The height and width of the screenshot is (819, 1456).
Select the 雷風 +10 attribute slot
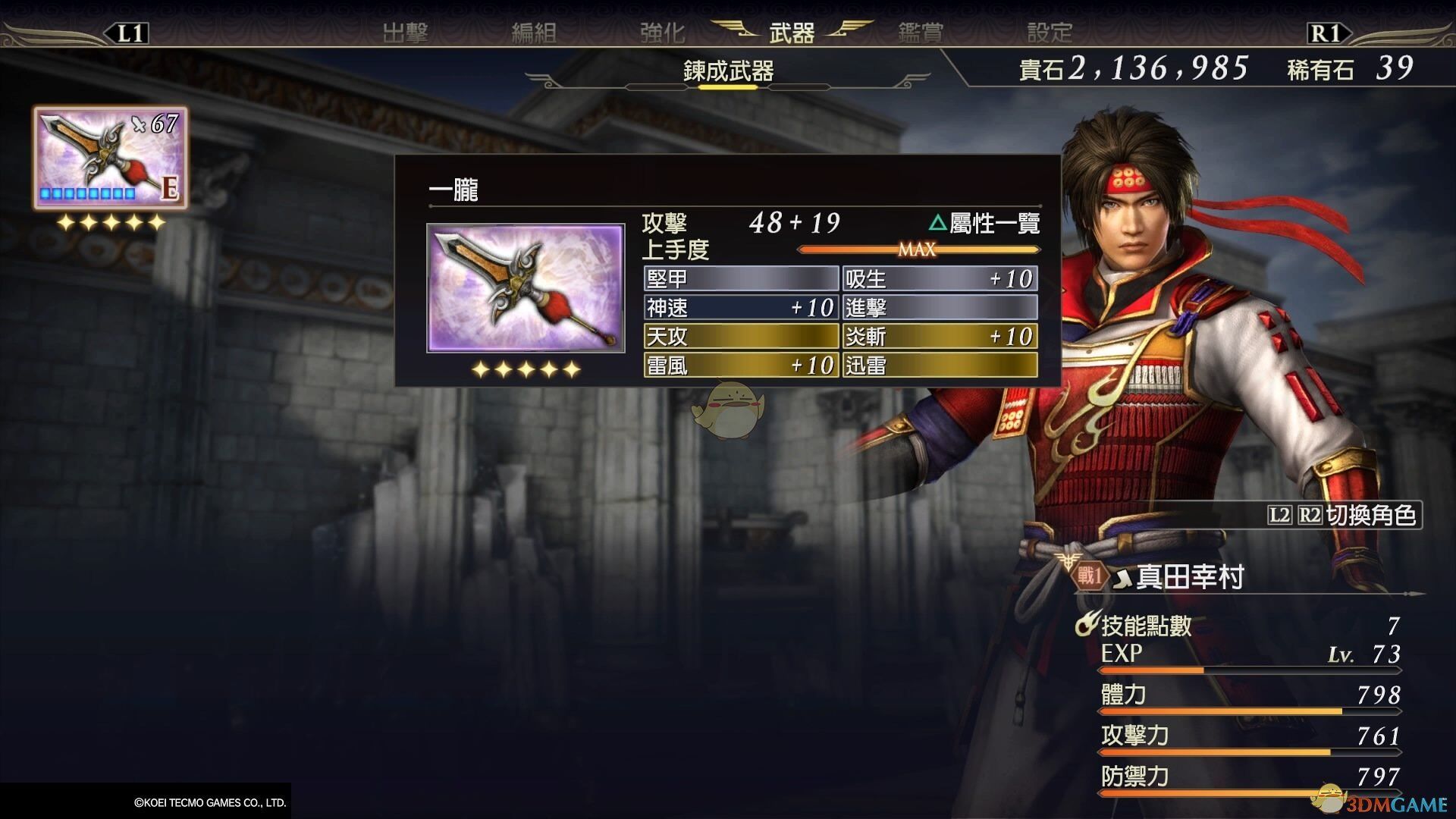click(741, 366)
